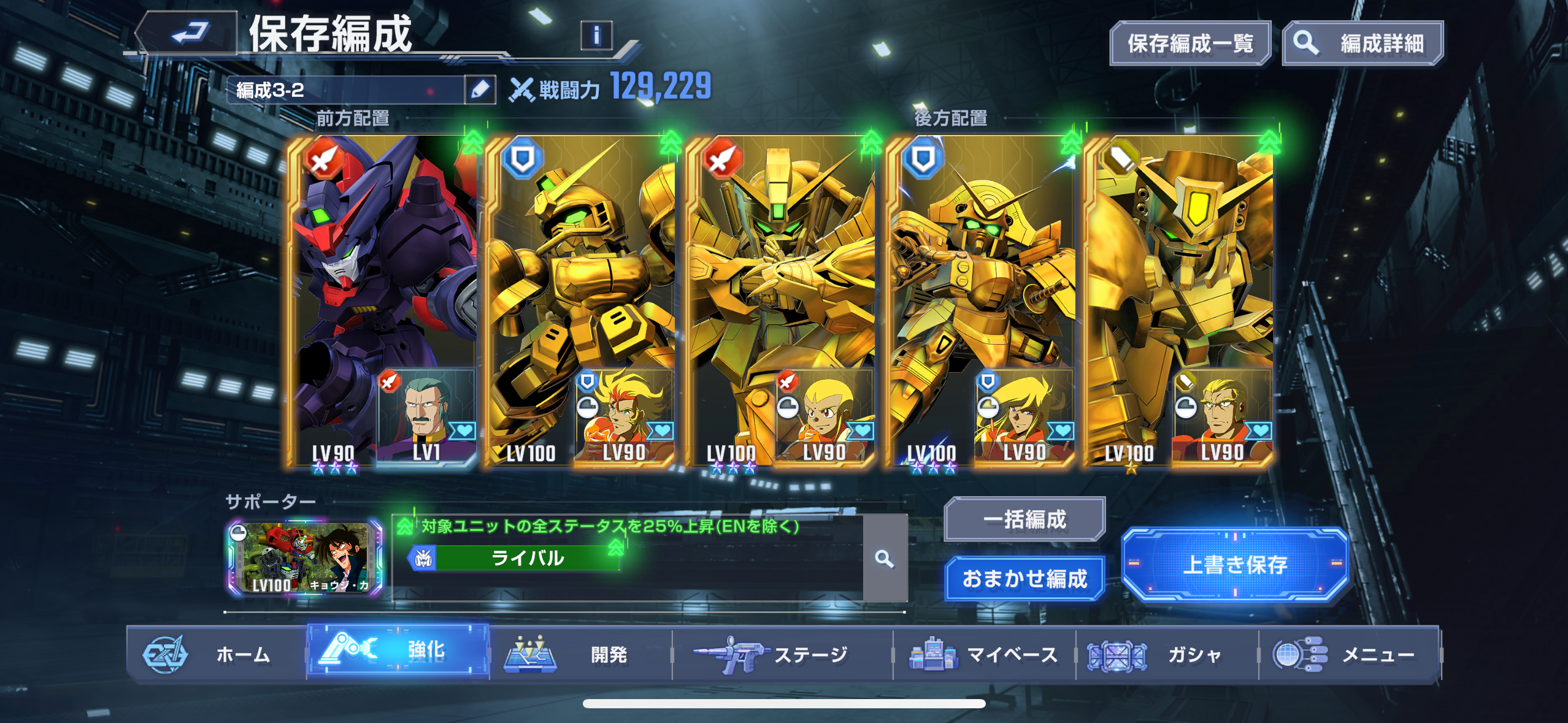The height and width of the screenshot is (723, 1568).
Task: View 編成詳細 formation details
Action: pos(1363,44)
